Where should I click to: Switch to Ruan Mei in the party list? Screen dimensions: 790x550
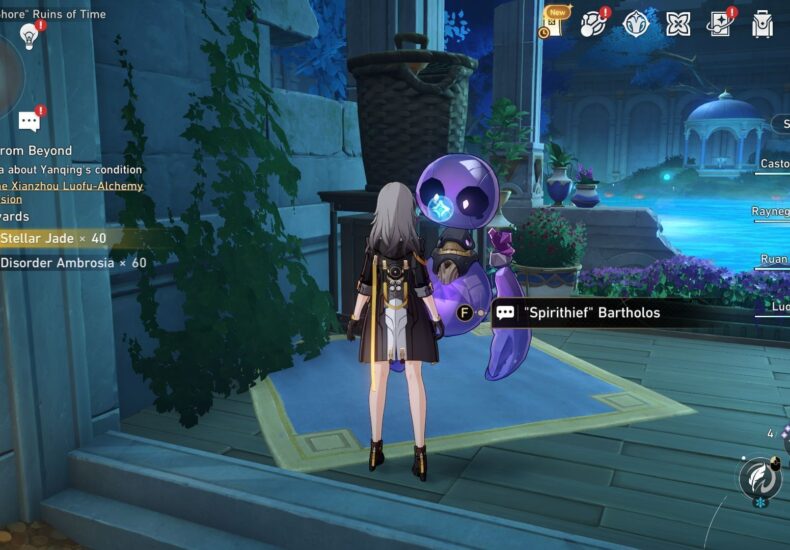click(774, 259)
